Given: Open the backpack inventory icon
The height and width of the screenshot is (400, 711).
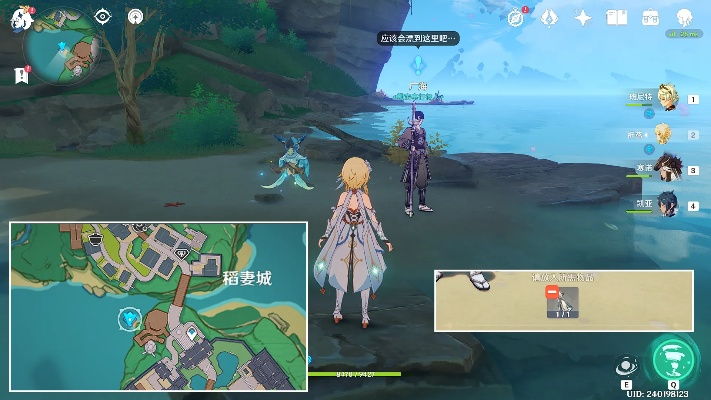Looking at the screenshot, I should (x=650, y=17).
